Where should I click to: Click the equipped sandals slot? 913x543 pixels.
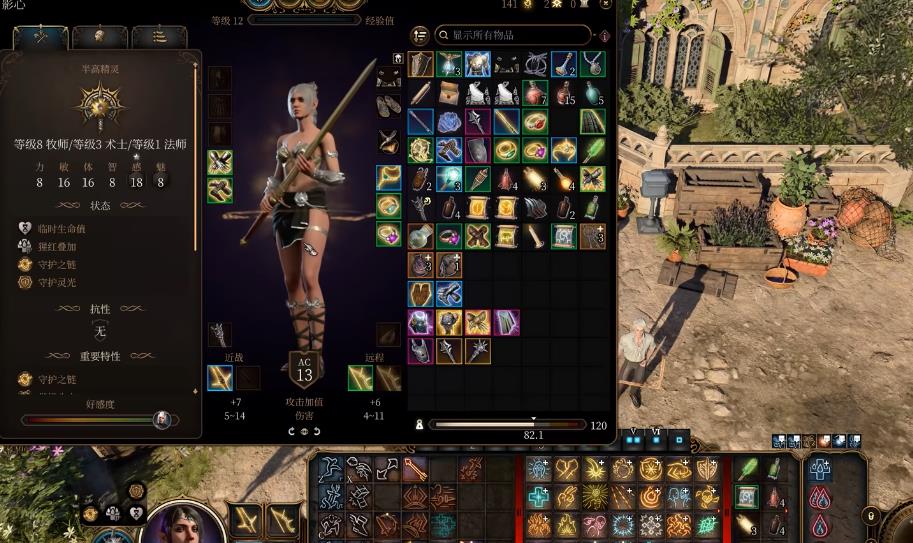tap(389, 104)
